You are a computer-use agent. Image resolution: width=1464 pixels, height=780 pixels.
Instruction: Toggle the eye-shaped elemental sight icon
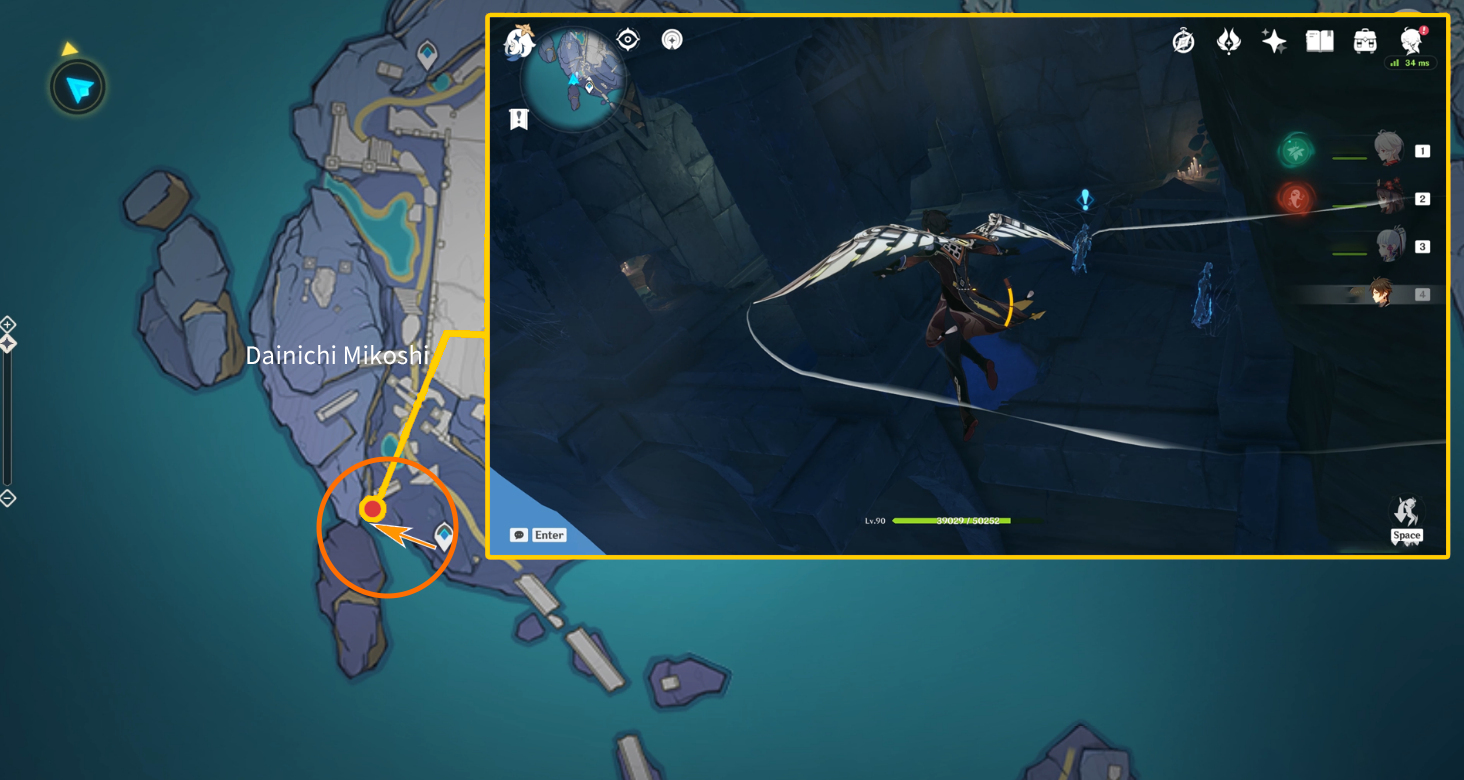(628, 40)
